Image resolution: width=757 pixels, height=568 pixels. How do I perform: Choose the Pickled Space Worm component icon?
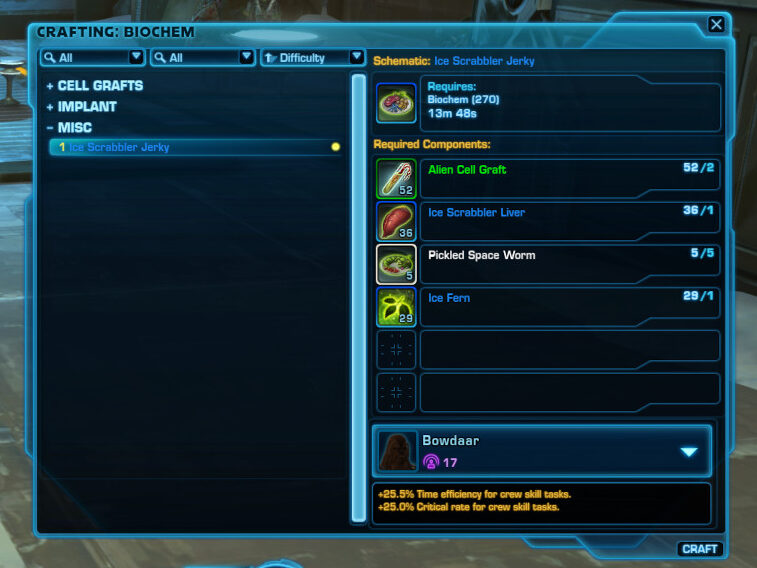tap(396, 264)
